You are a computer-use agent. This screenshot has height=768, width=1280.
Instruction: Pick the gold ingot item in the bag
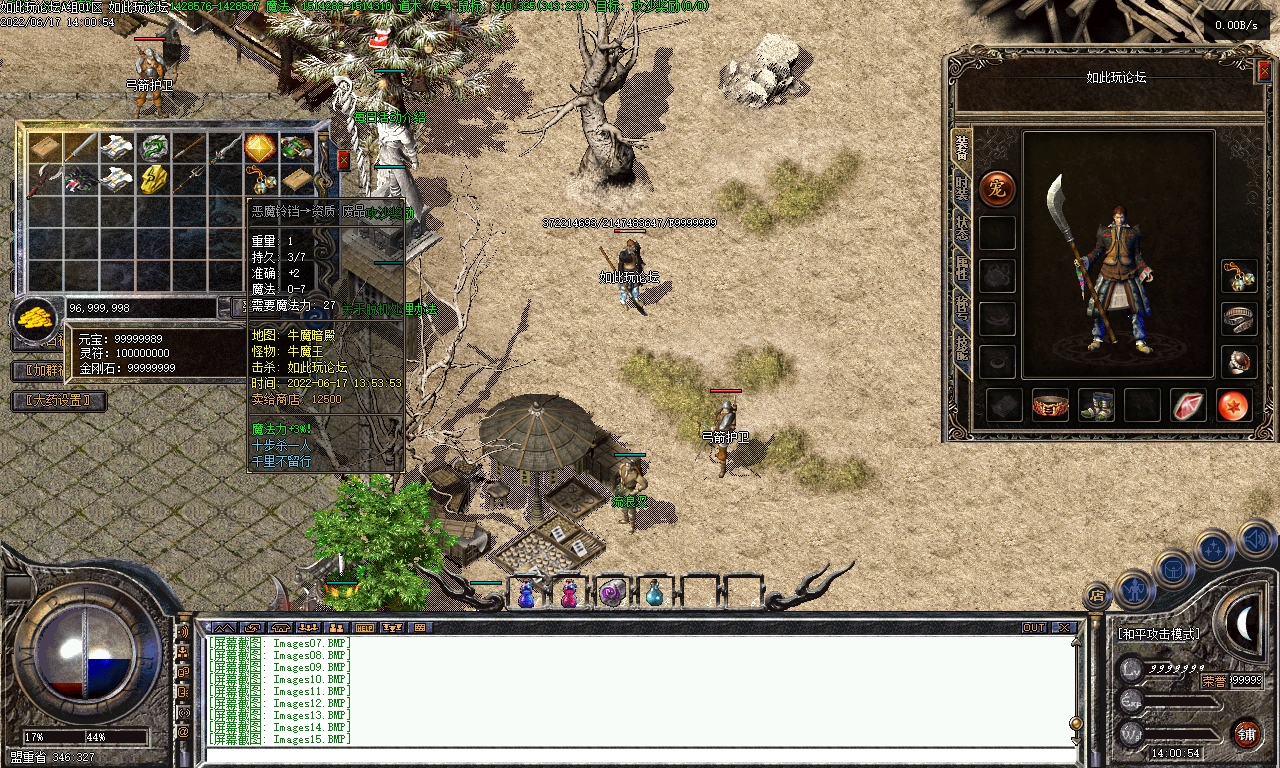tap(152, 180)
